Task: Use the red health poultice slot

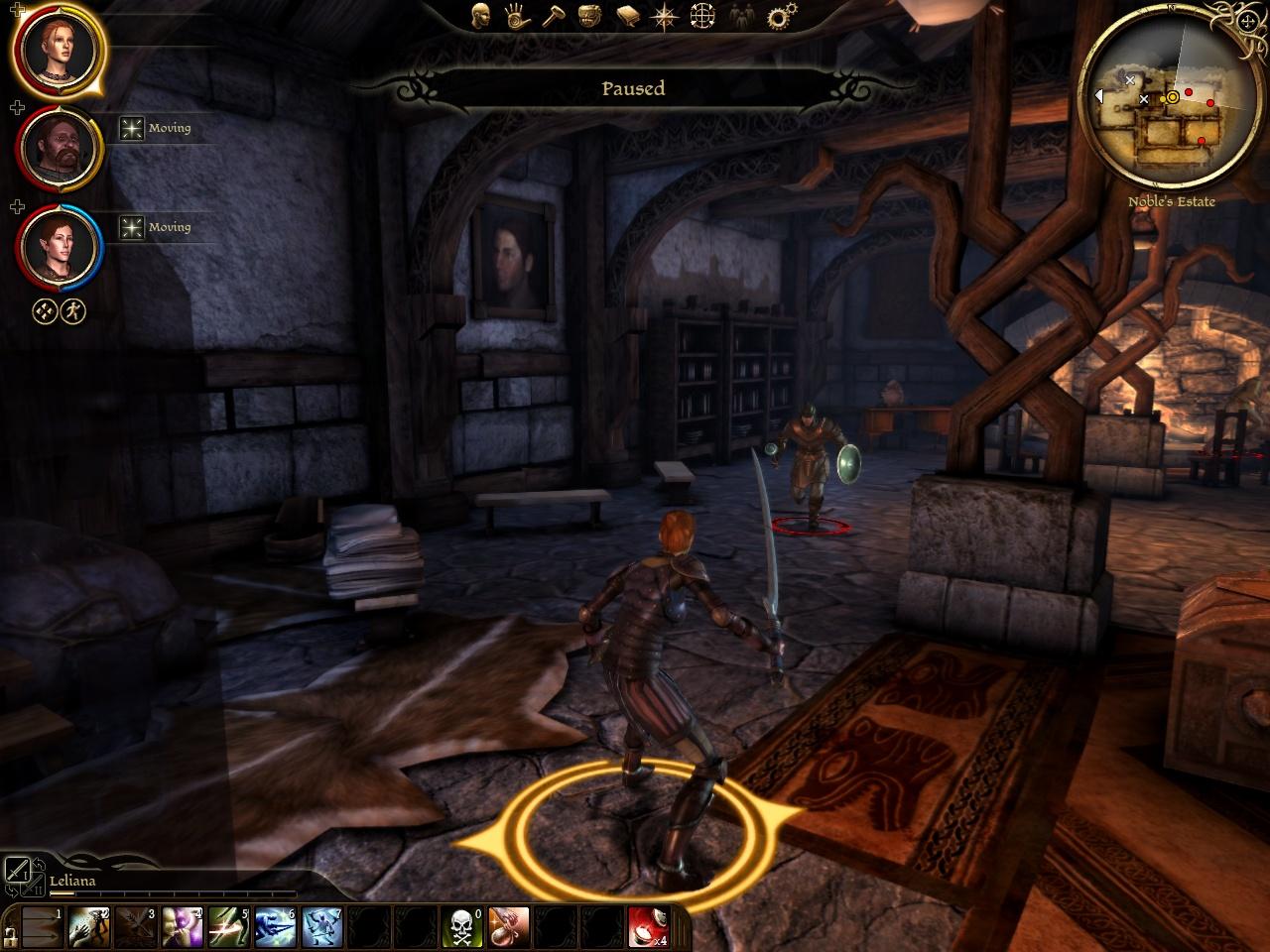Action: click(x=648, y=926)
